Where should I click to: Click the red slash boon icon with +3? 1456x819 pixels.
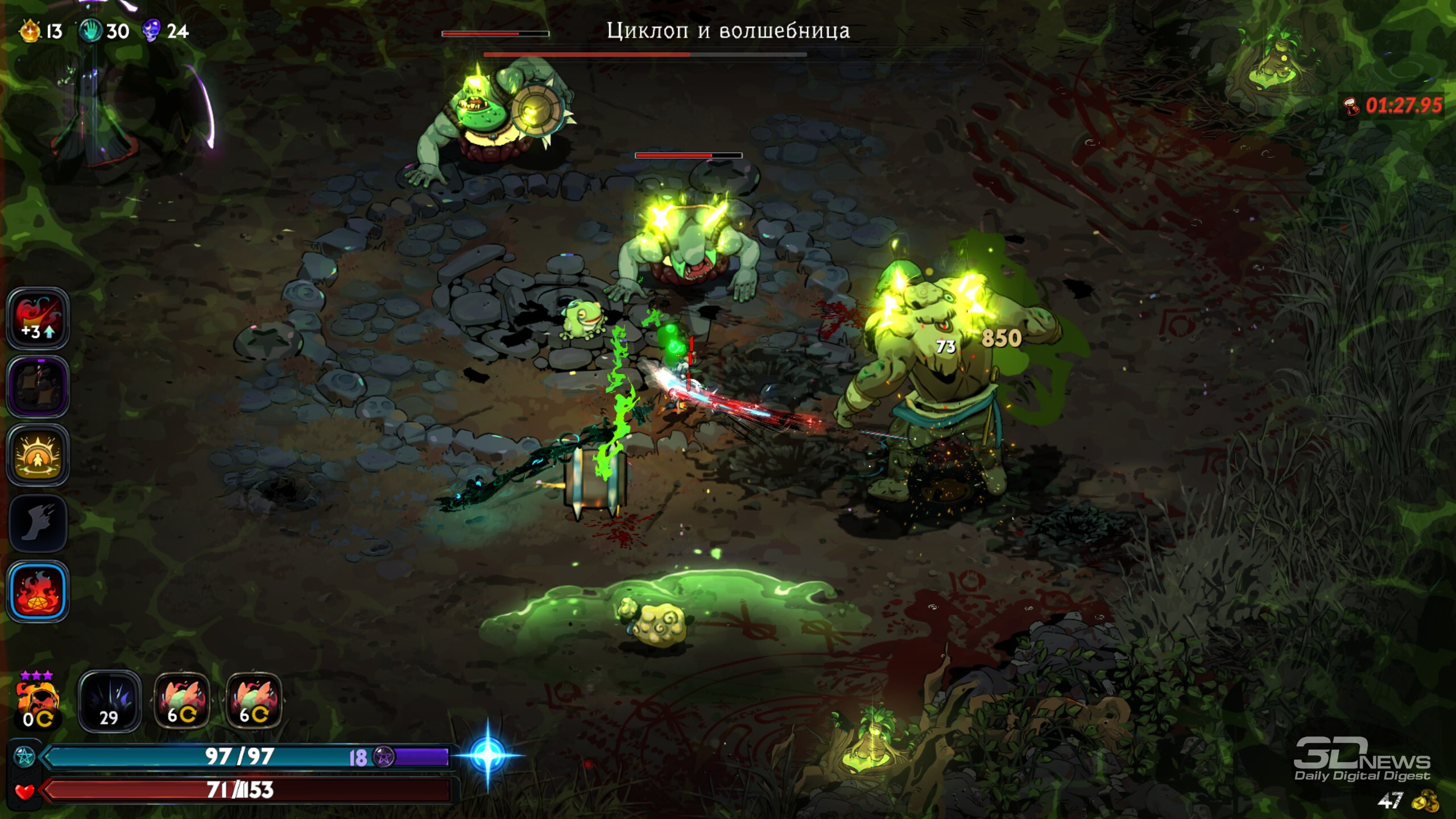[38, 318]
